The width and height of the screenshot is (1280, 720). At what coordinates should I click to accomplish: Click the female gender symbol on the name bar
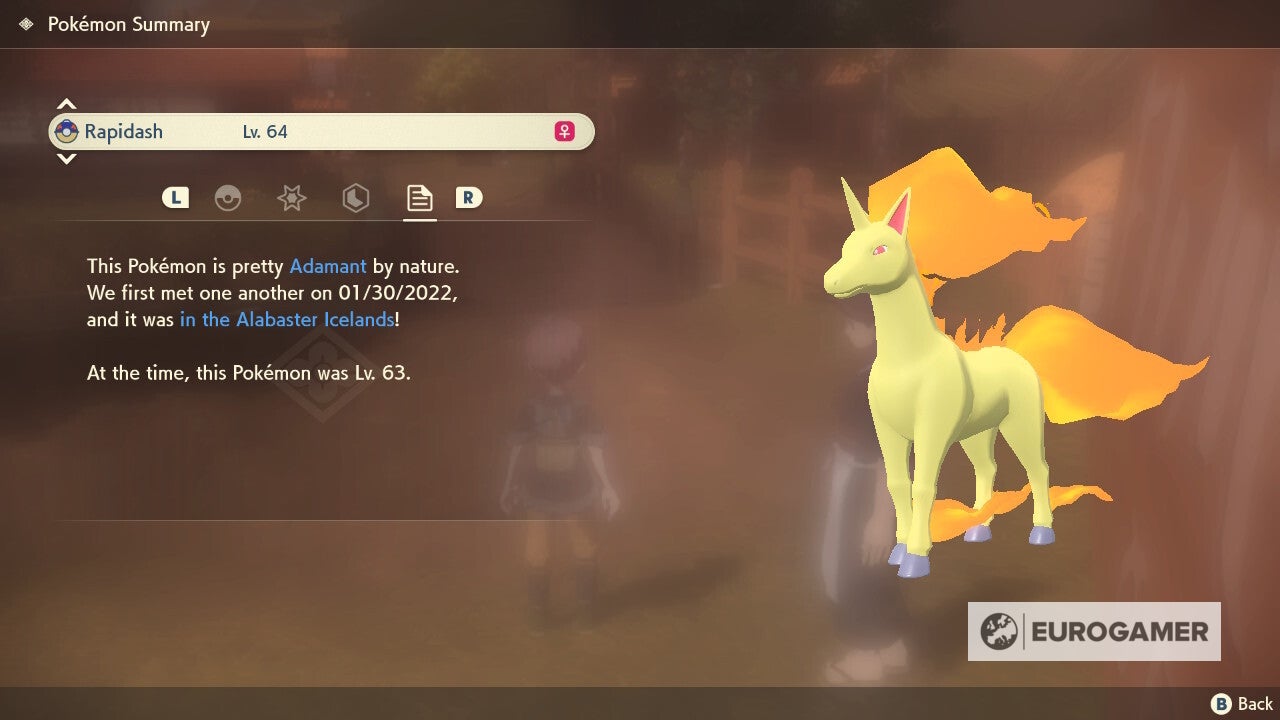pyautogui.click(x=563, y=131)
